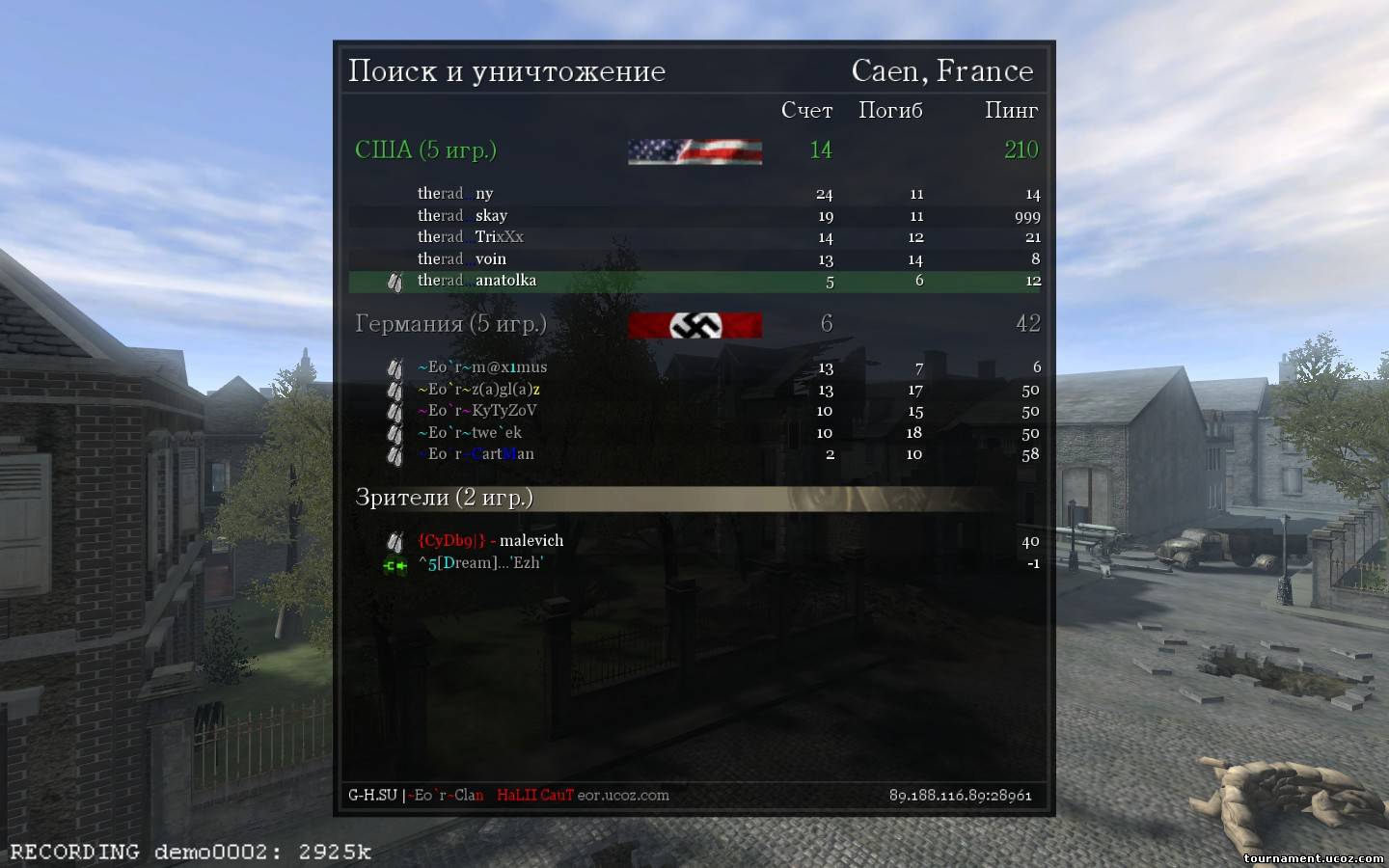Click the Зрители spectators header
This screenshot has height=868, width=1389.
444,497
